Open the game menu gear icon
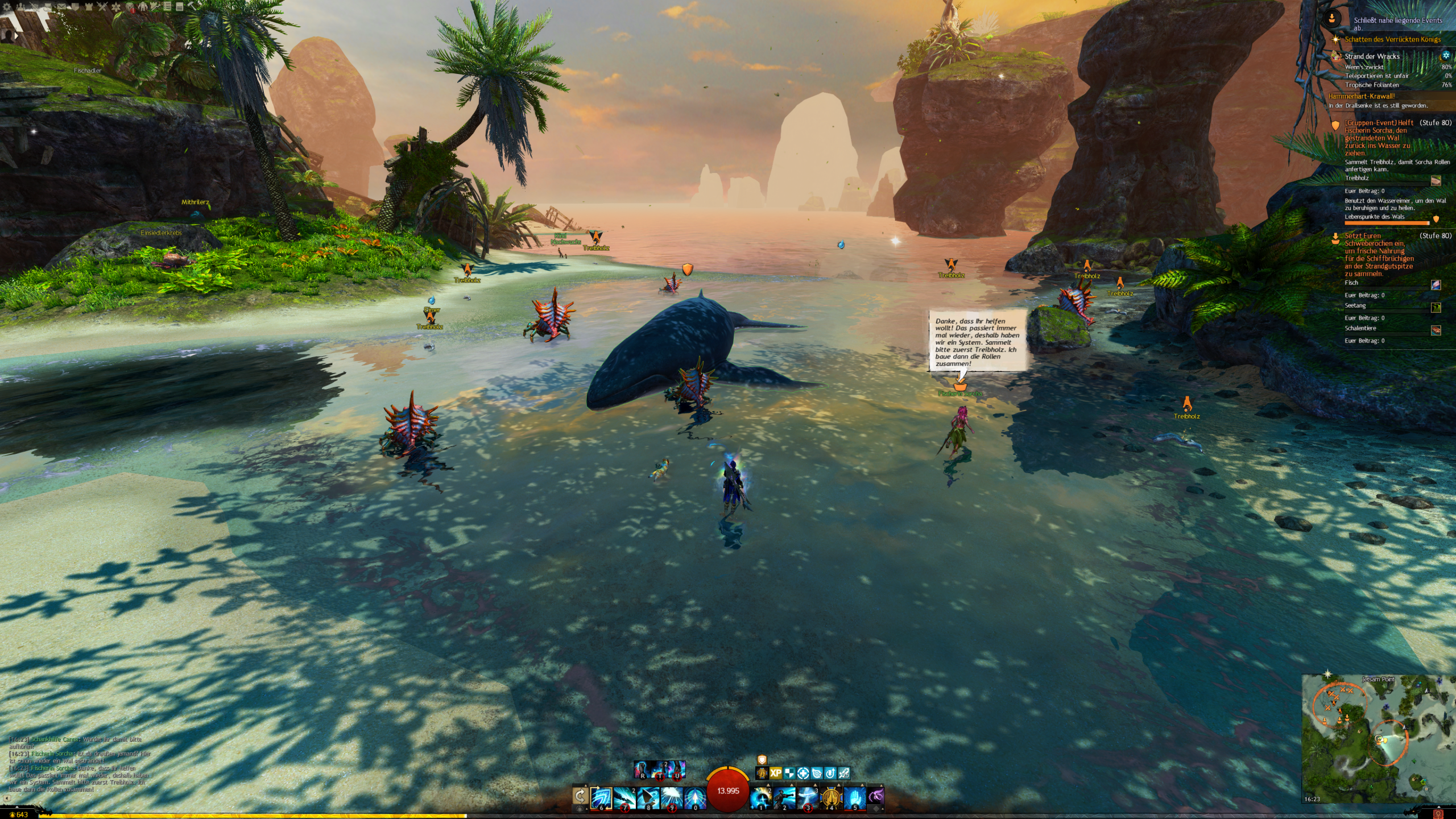Viewport: 1456px width, 819px height. tap(8, 7)
